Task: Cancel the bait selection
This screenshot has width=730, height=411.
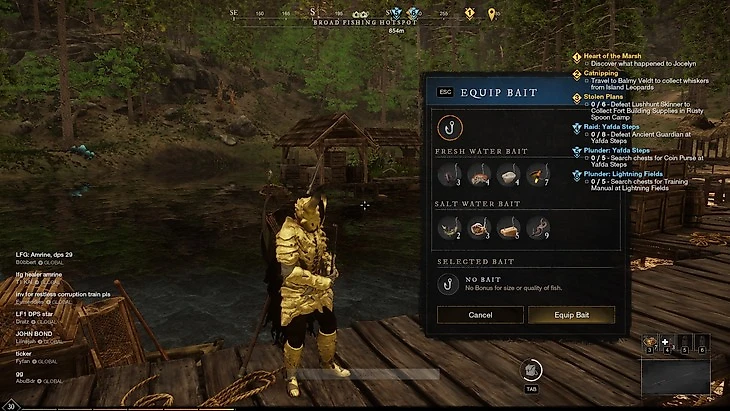Action: pos(480,315)
